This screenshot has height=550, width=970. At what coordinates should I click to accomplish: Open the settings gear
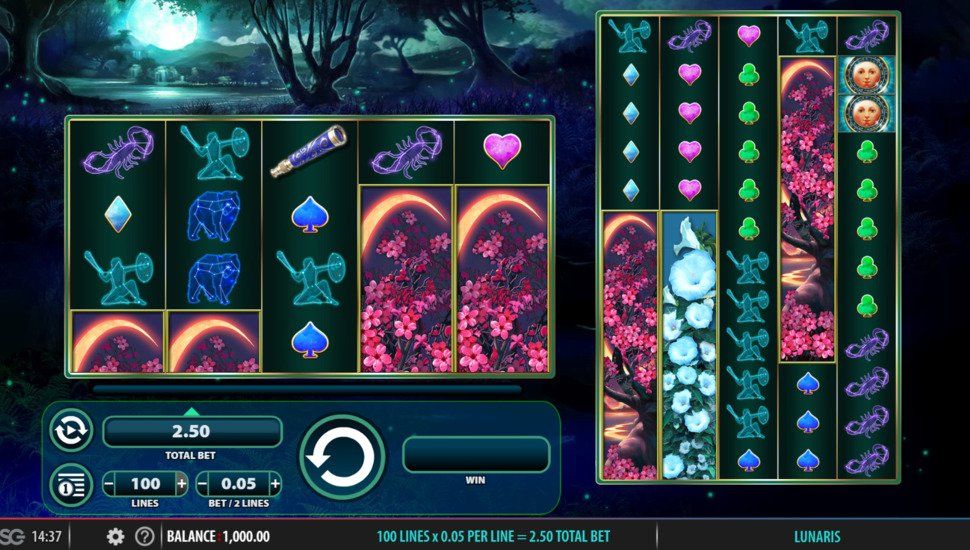[x=115, y=537]
